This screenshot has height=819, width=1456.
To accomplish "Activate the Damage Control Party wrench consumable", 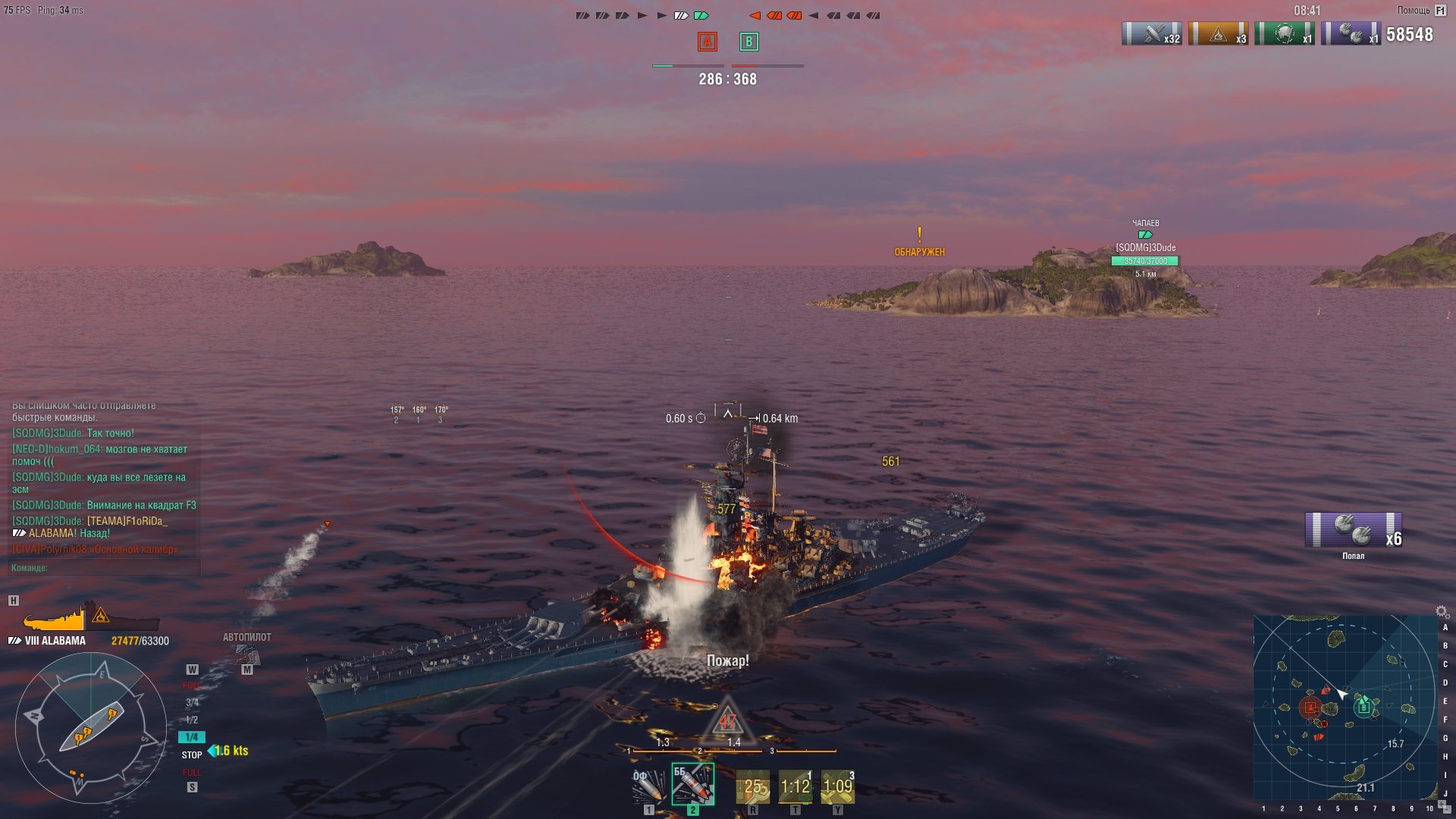I will [x=753, y=787].
